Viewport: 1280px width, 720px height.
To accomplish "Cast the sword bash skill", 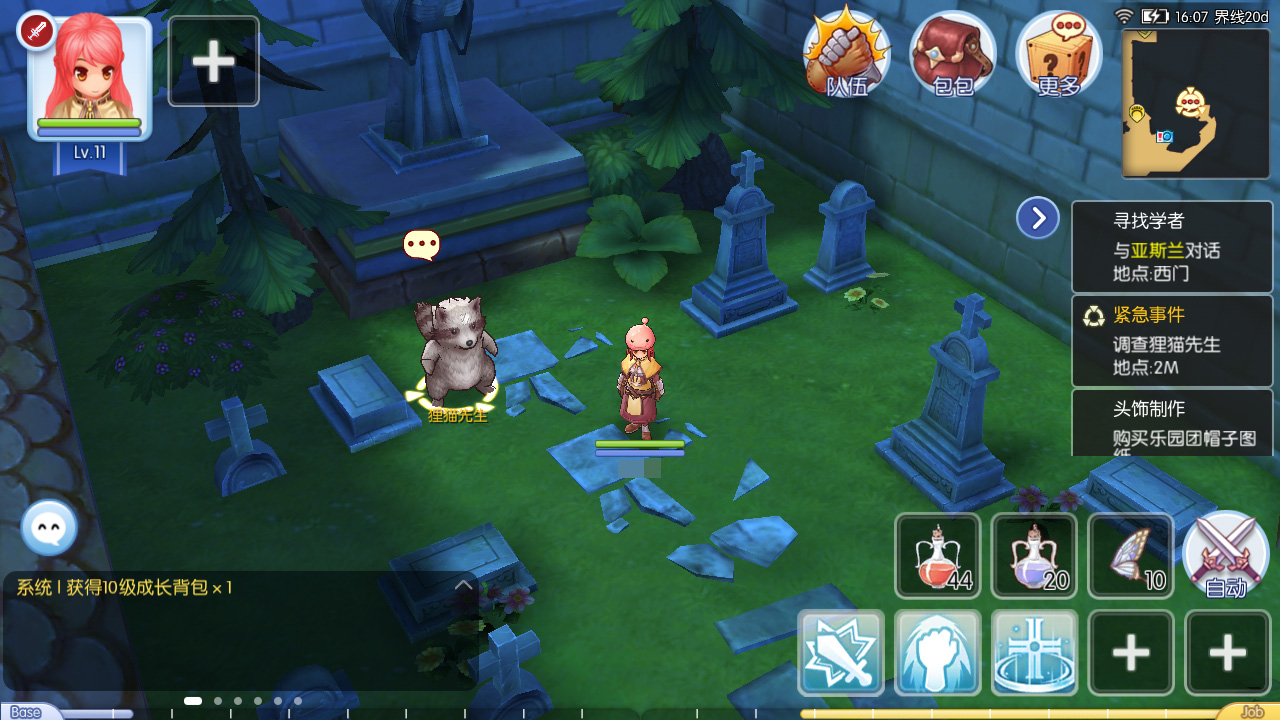I will [x=842, y=653].
